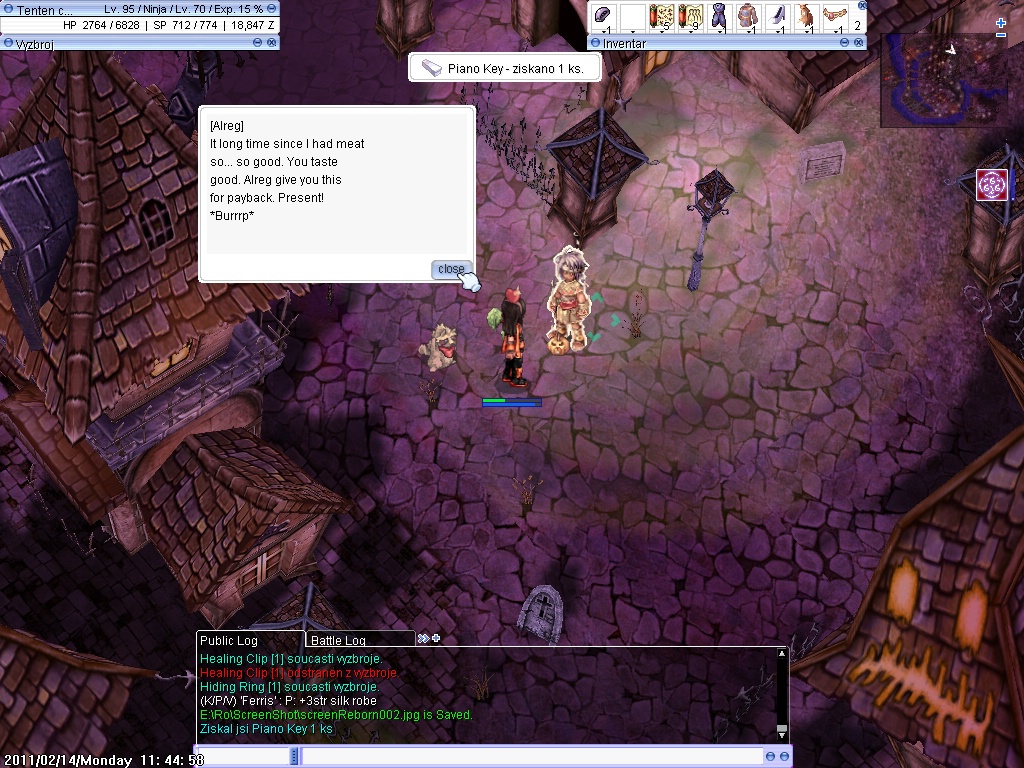Select the blue ninja suit item
Viewport: 1024px width, 768px height.
(x=718, y=17)
